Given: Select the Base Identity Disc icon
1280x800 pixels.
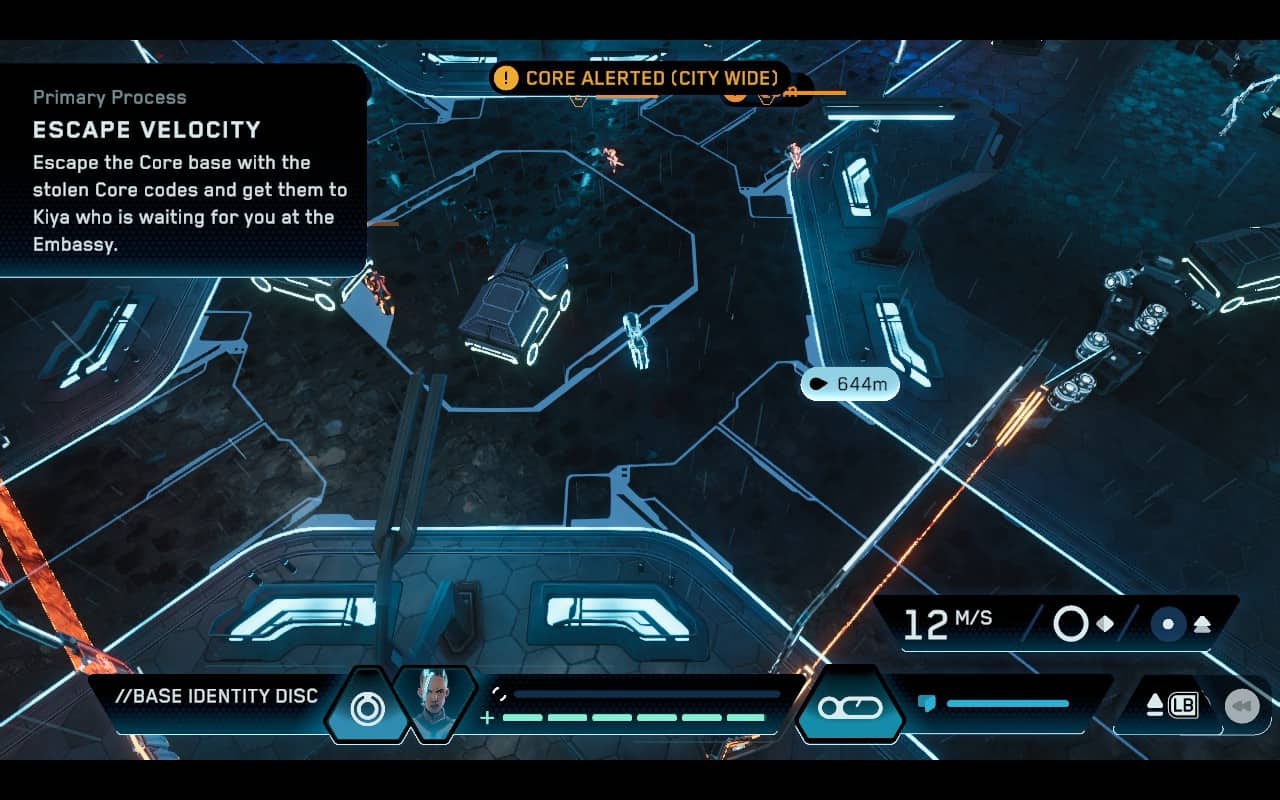Looking at the screenshot, I should (367, 708).
